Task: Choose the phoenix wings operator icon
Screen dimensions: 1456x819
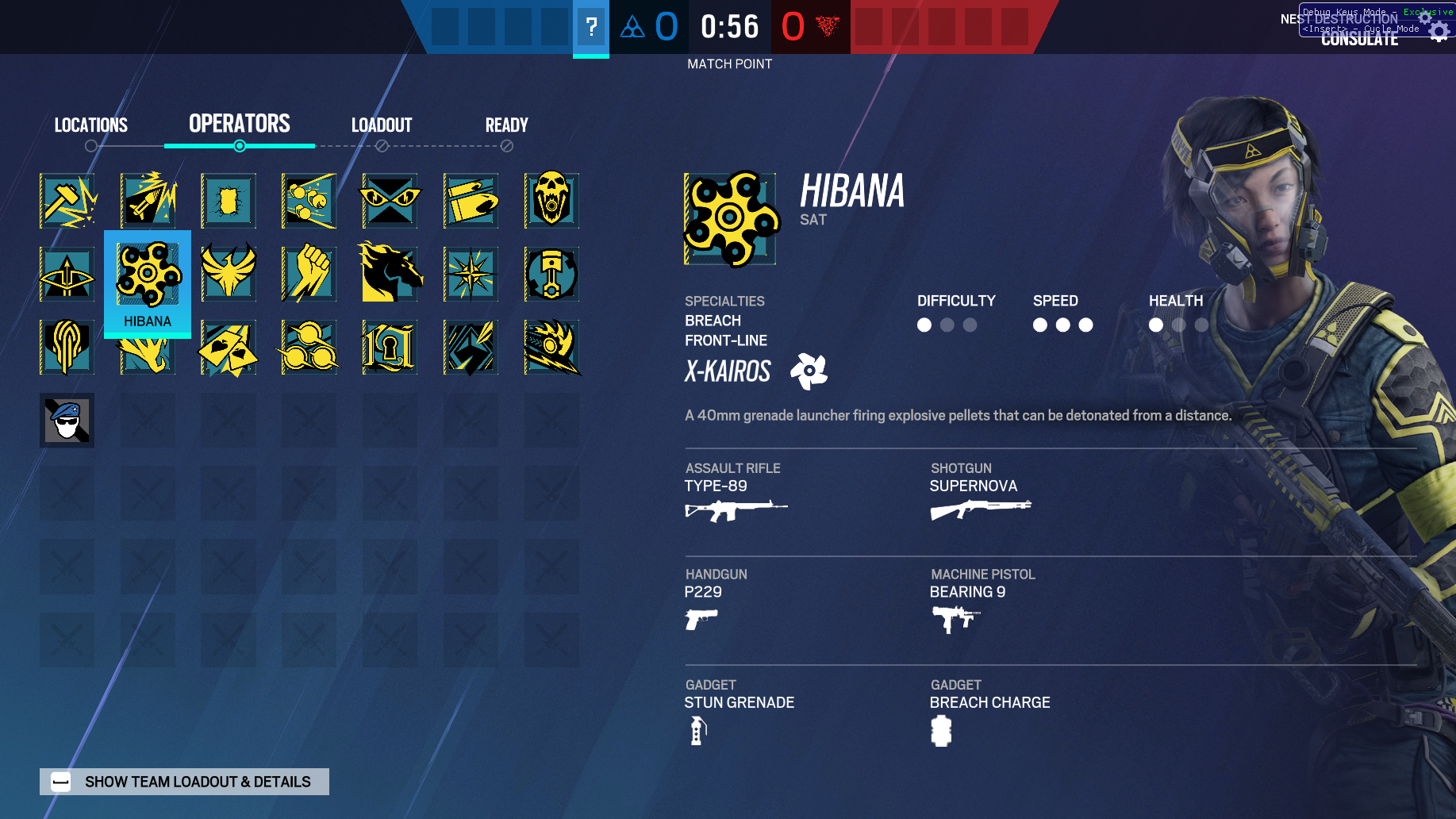Action: (229, 275)
